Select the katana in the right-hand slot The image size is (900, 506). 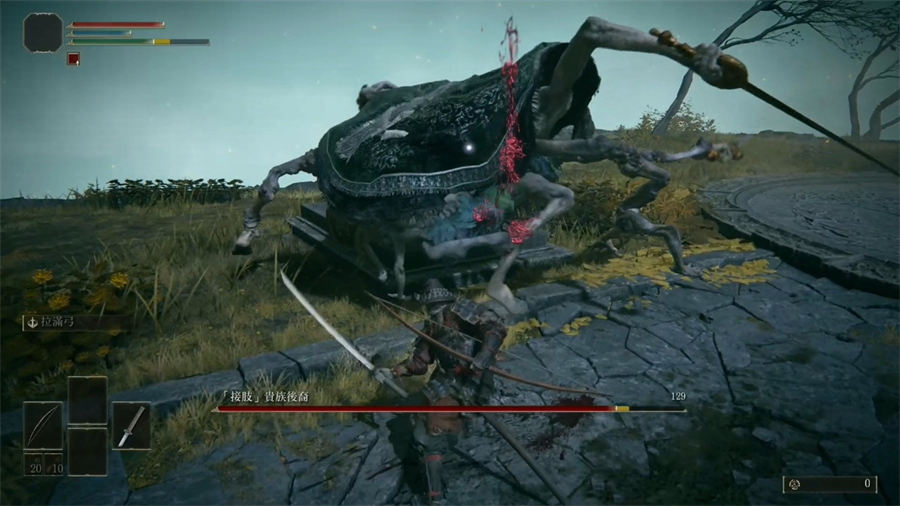[x=131, y=425]
